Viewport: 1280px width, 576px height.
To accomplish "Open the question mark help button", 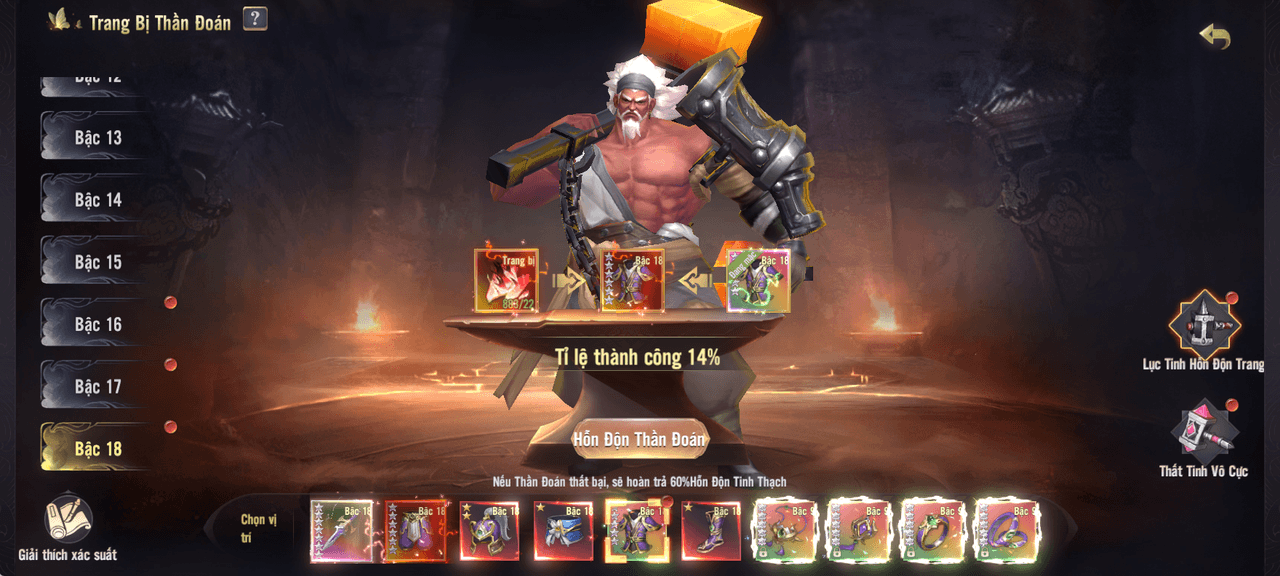I will coord(255,19).
